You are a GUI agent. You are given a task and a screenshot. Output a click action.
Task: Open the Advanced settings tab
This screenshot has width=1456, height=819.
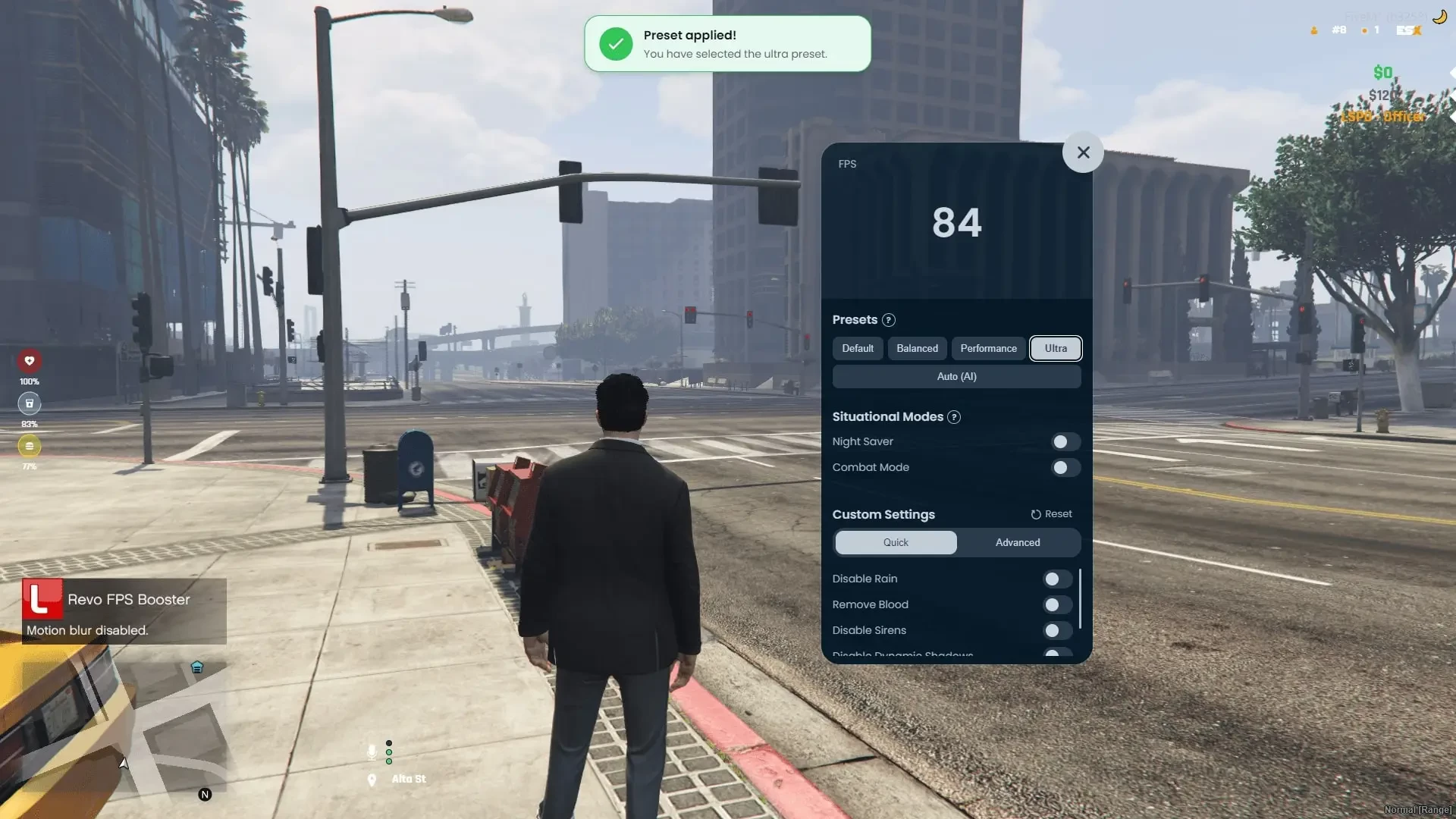[x=1018, y=542]
